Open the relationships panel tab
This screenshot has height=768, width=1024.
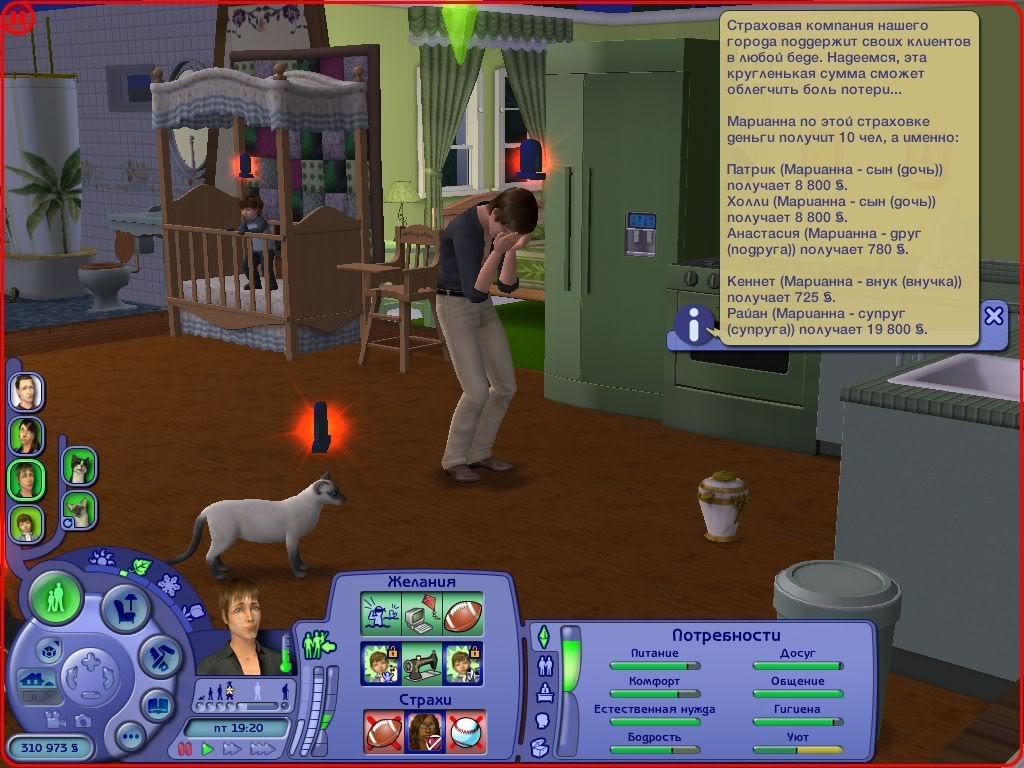(545, 664)
